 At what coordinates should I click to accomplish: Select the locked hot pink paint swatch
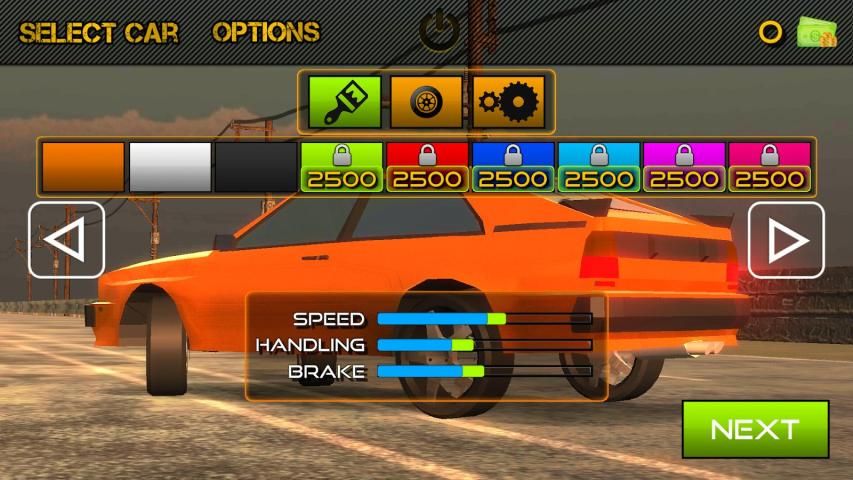coord(769,167)
